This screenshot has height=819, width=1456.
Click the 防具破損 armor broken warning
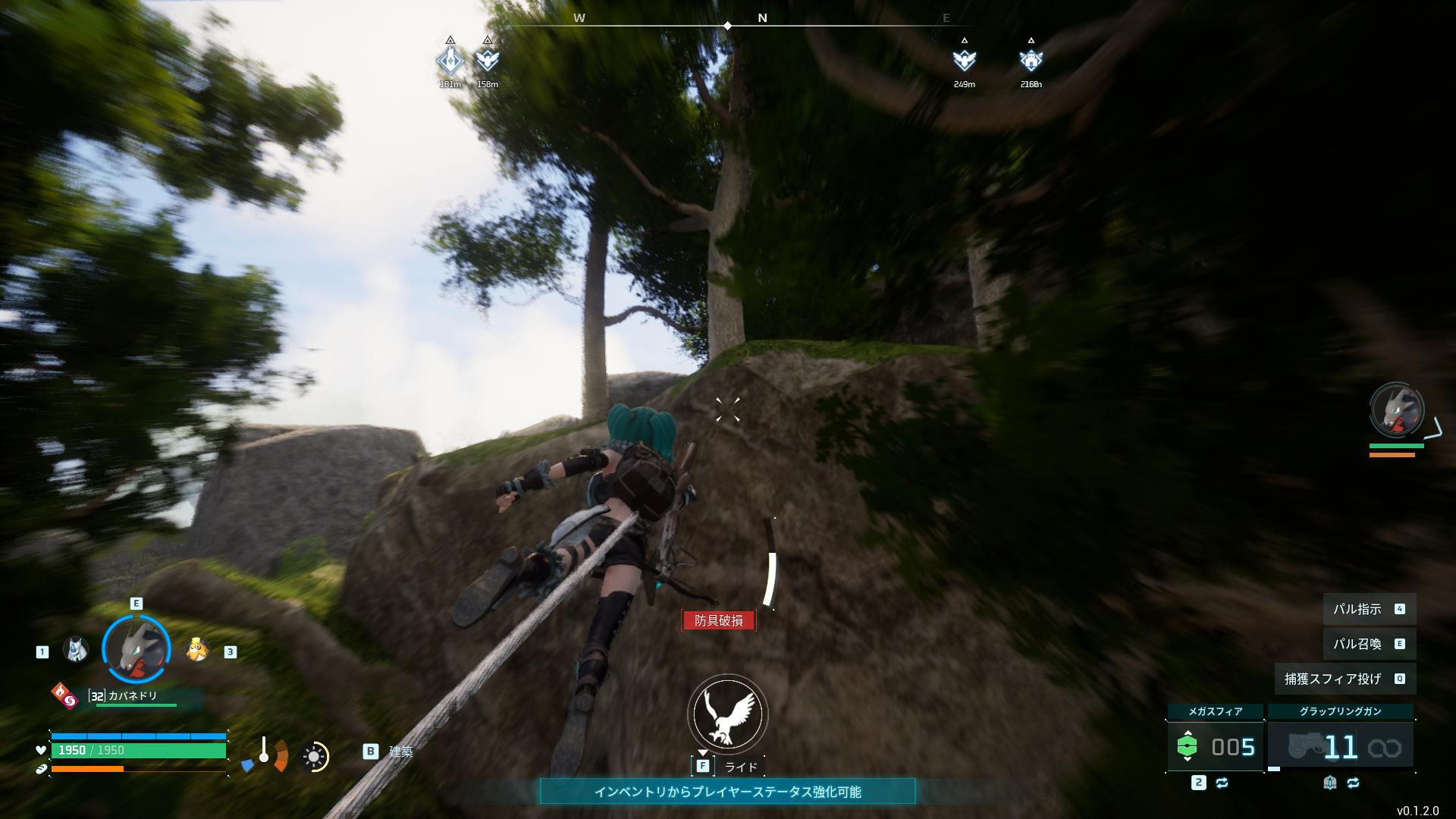click(718, 620)
